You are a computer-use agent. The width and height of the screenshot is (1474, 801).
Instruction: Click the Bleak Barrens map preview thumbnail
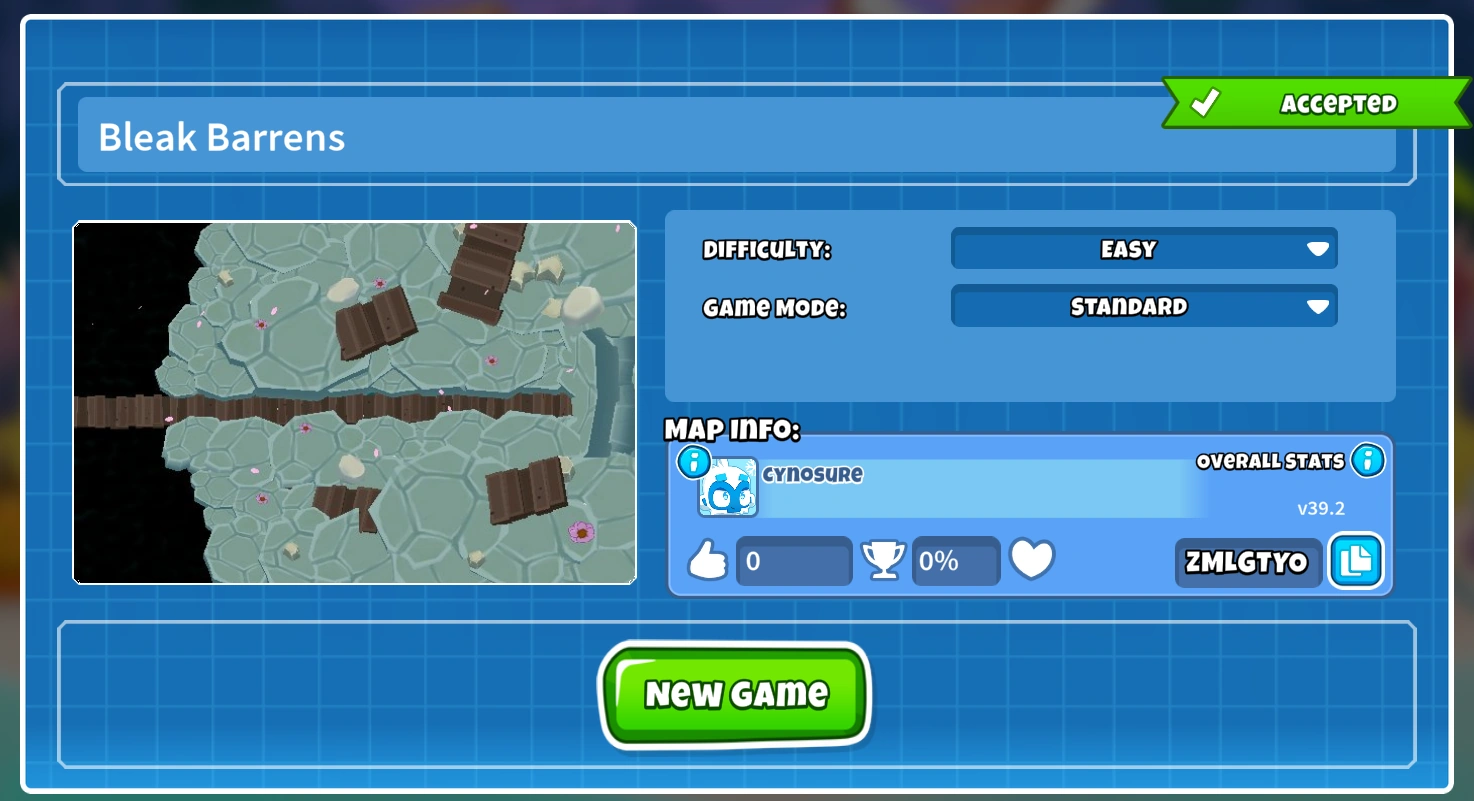click(x=354, y=402)
